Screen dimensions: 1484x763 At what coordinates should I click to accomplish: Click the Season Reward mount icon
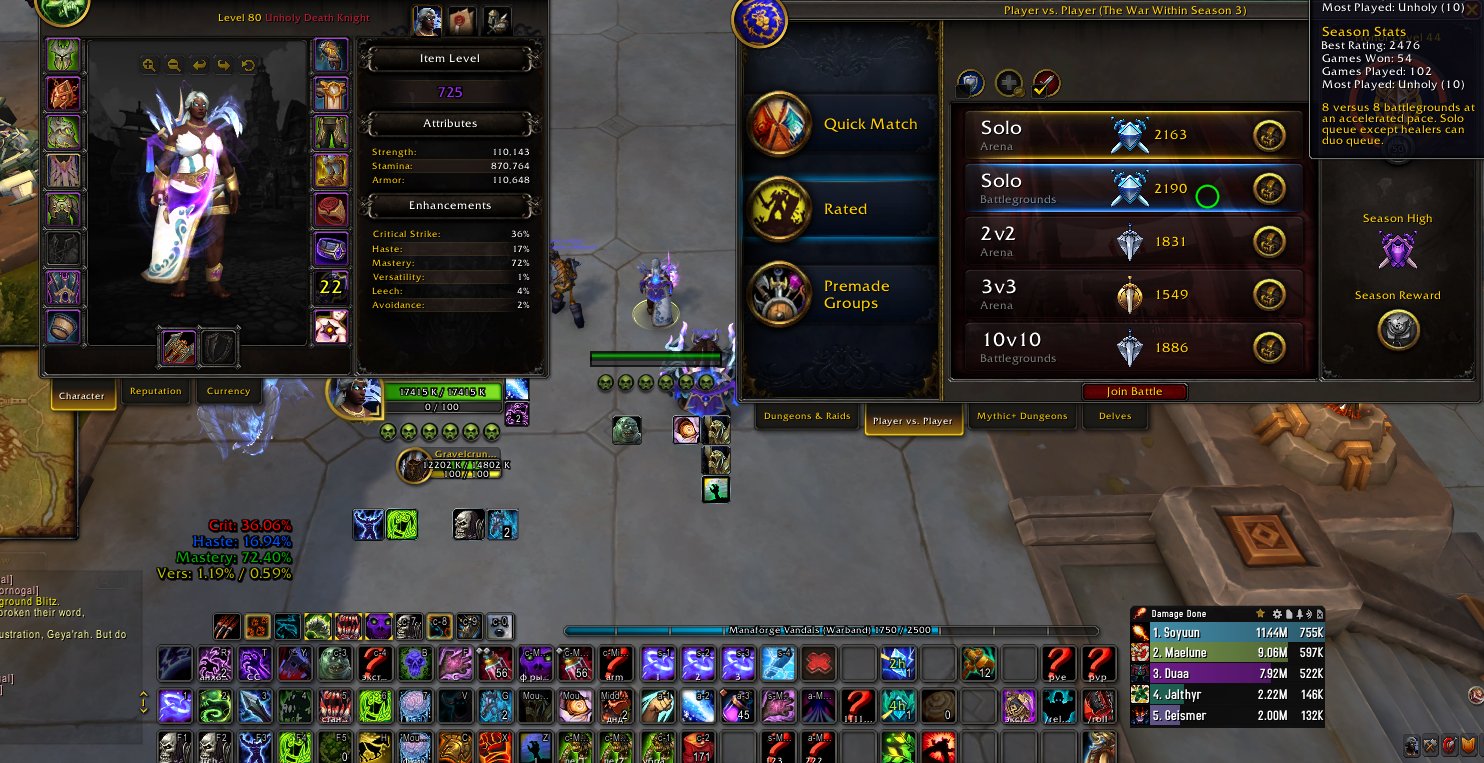(1398, 332)
